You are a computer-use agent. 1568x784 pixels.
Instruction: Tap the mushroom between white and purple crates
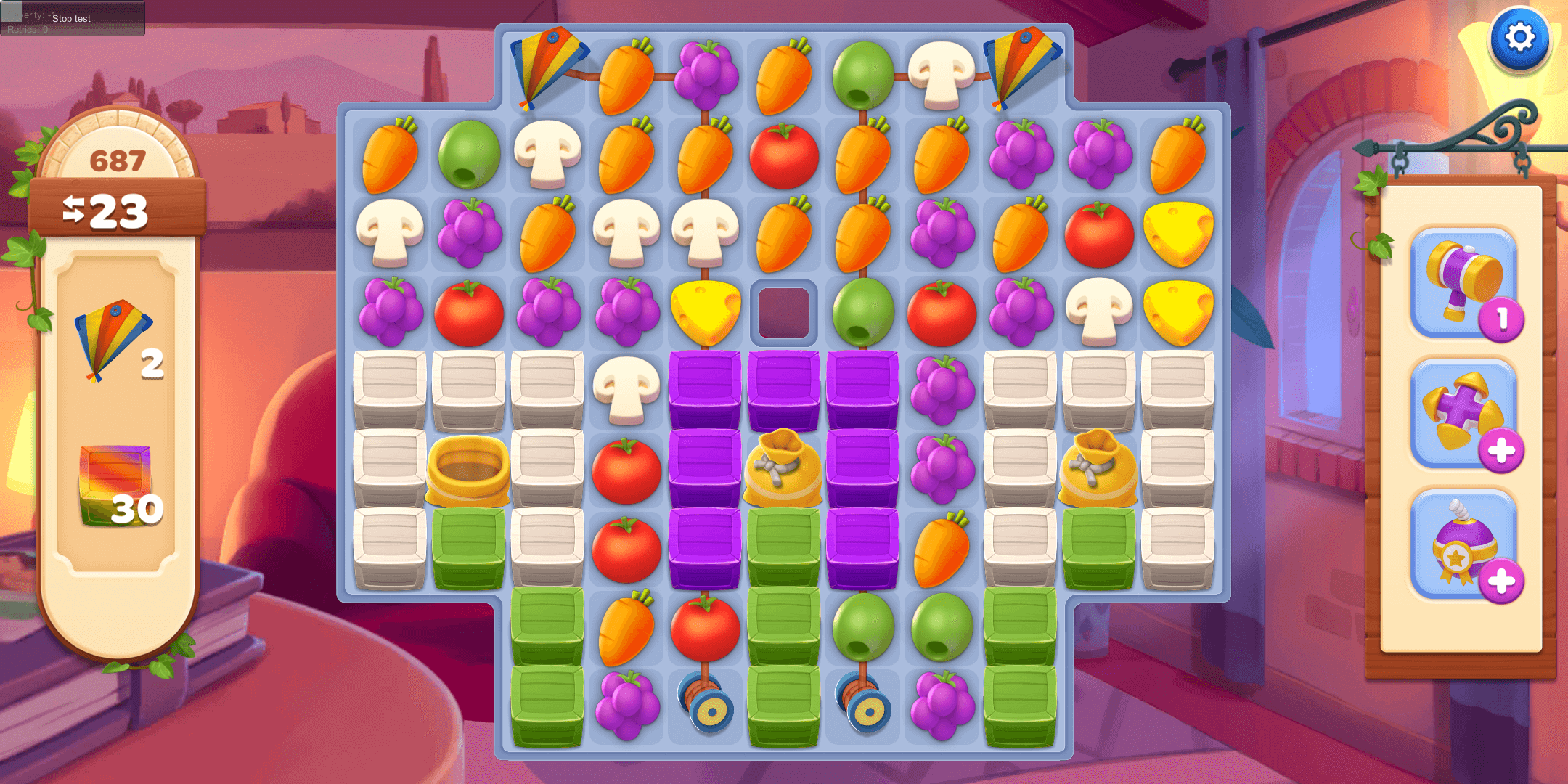[x=626, y=390]
